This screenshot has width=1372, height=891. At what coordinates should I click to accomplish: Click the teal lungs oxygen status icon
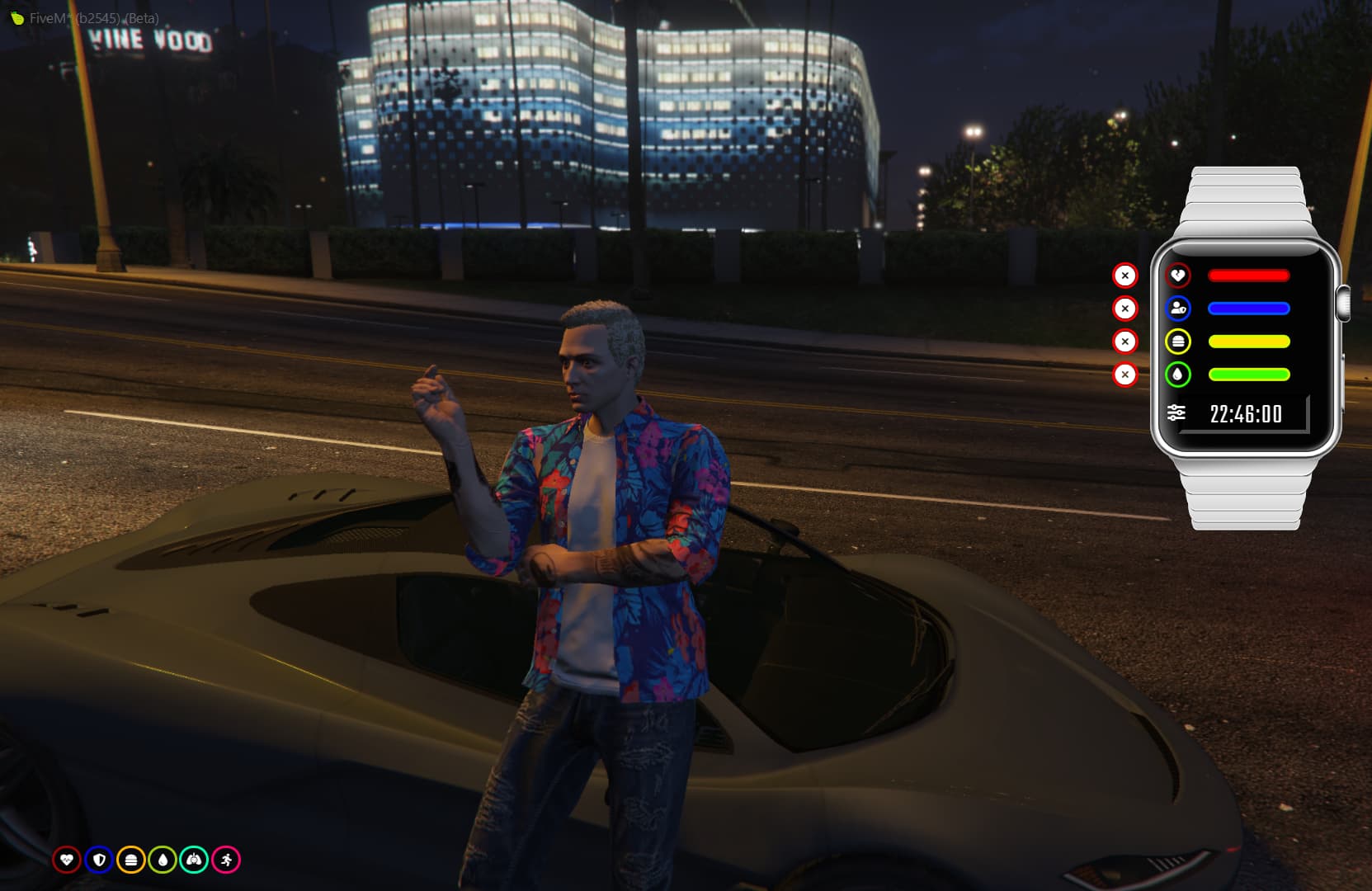click(194, 860)
